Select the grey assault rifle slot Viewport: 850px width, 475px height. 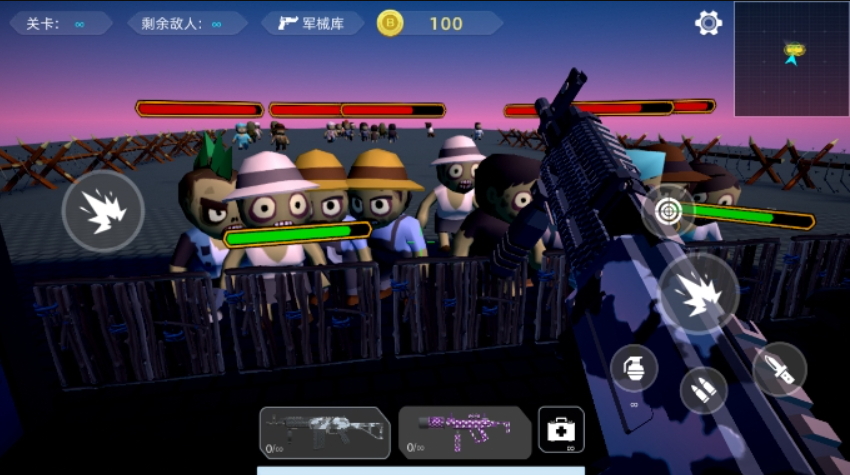323,432
